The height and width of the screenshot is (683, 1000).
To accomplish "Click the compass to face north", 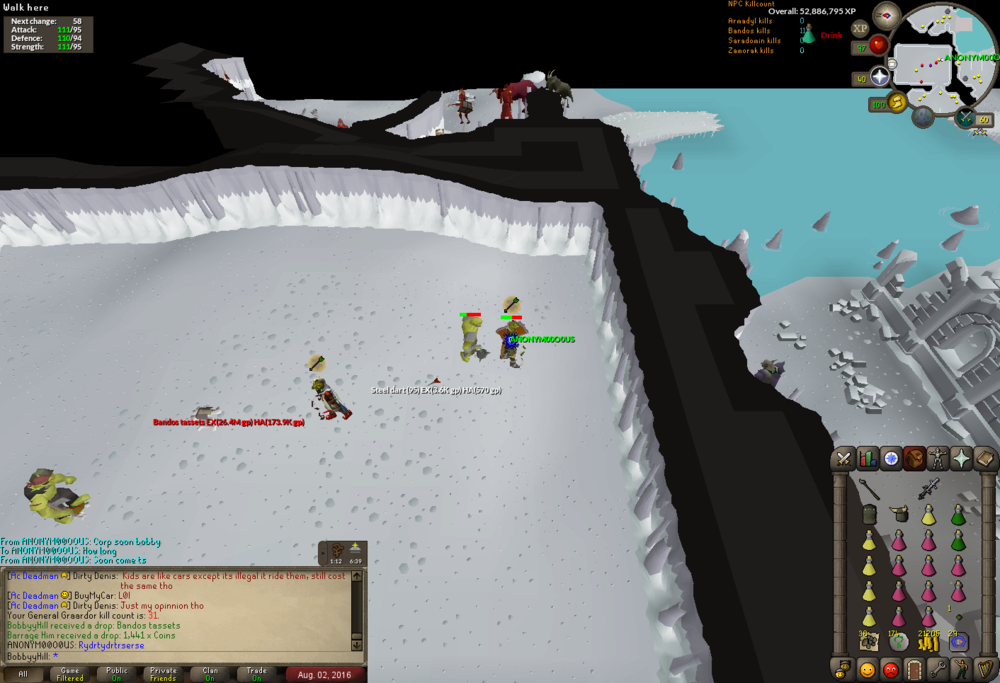I will 886,15.
